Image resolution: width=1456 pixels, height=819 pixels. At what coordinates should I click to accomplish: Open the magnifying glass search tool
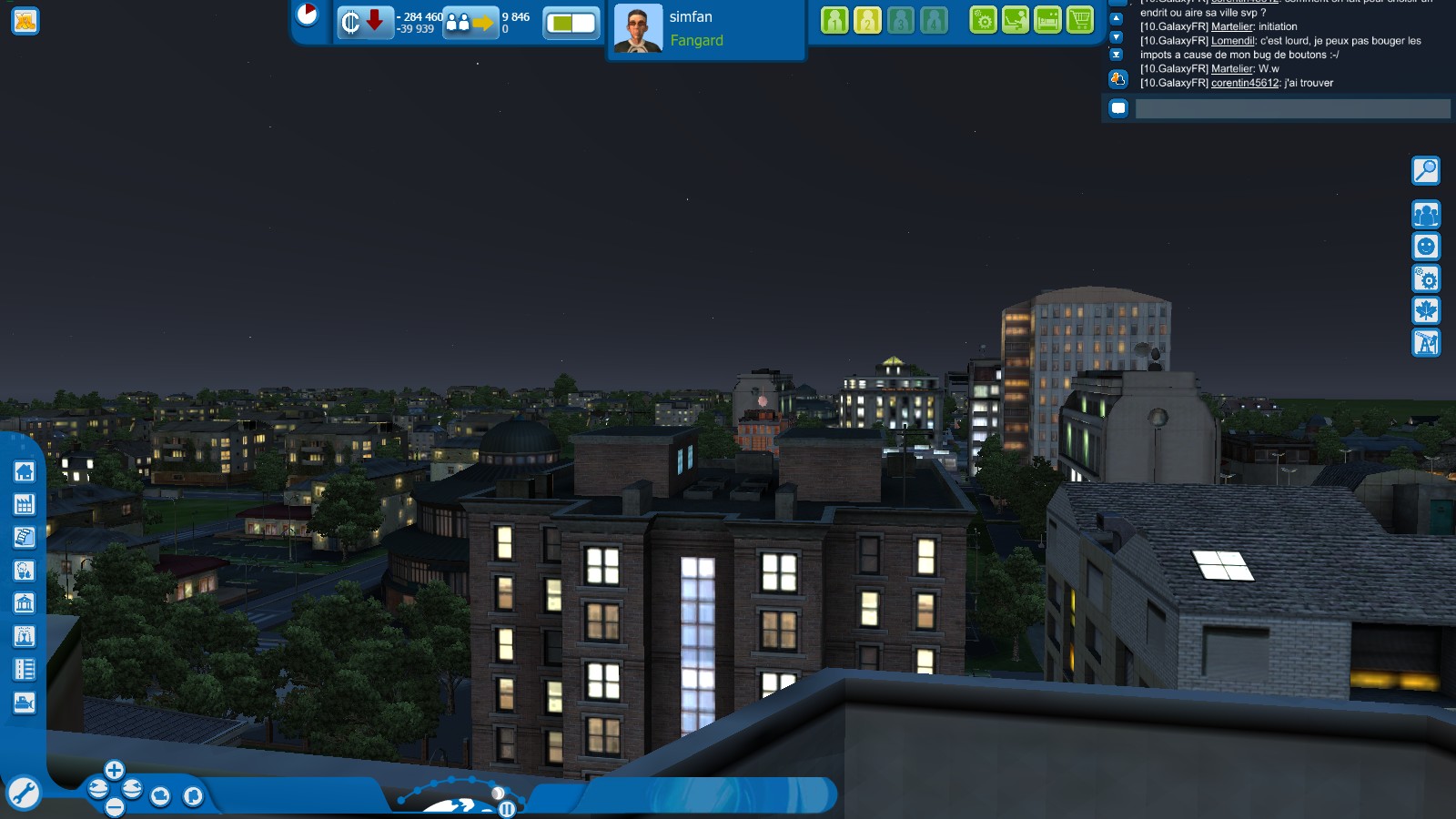click(1425, 170)
